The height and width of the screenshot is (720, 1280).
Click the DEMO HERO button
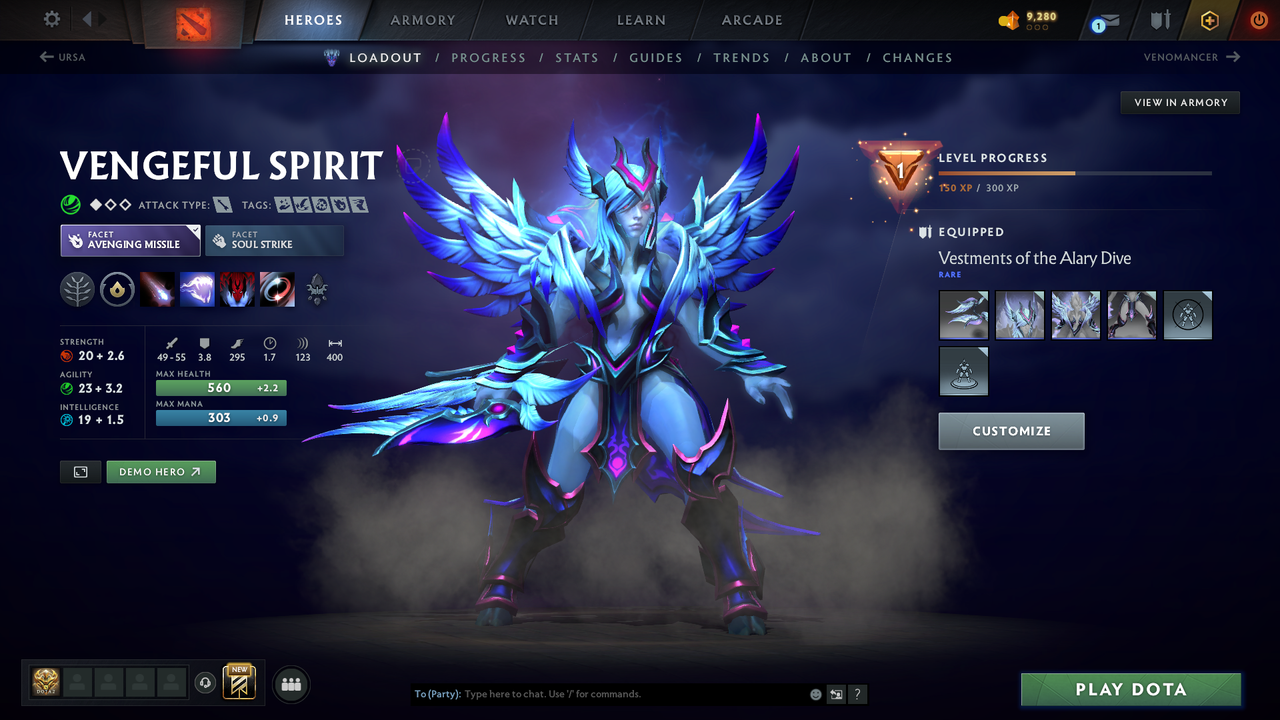pos(161,471)
